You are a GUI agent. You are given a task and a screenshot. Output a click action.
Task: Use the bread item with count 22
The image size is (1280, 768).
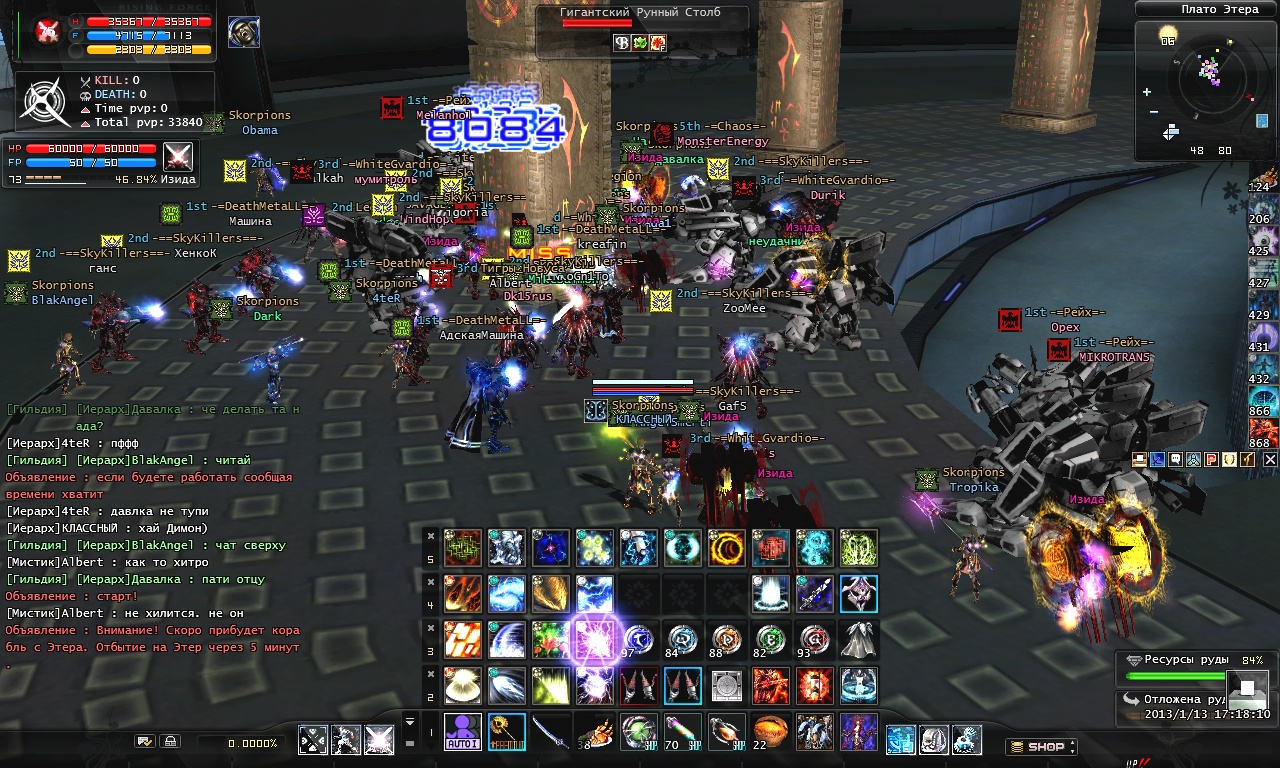[770, 731]
